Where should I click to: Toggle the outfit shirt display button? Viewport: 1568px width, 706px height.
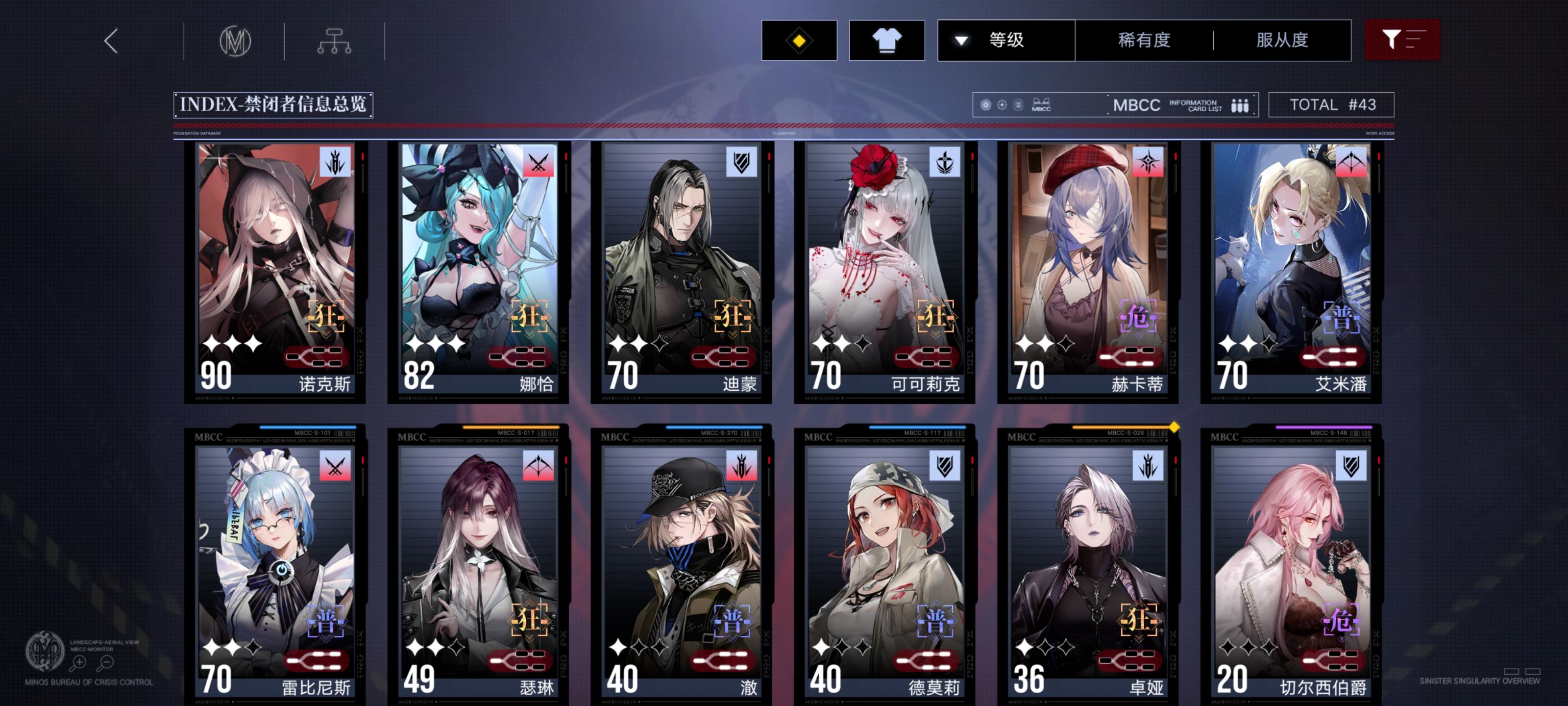887,40
